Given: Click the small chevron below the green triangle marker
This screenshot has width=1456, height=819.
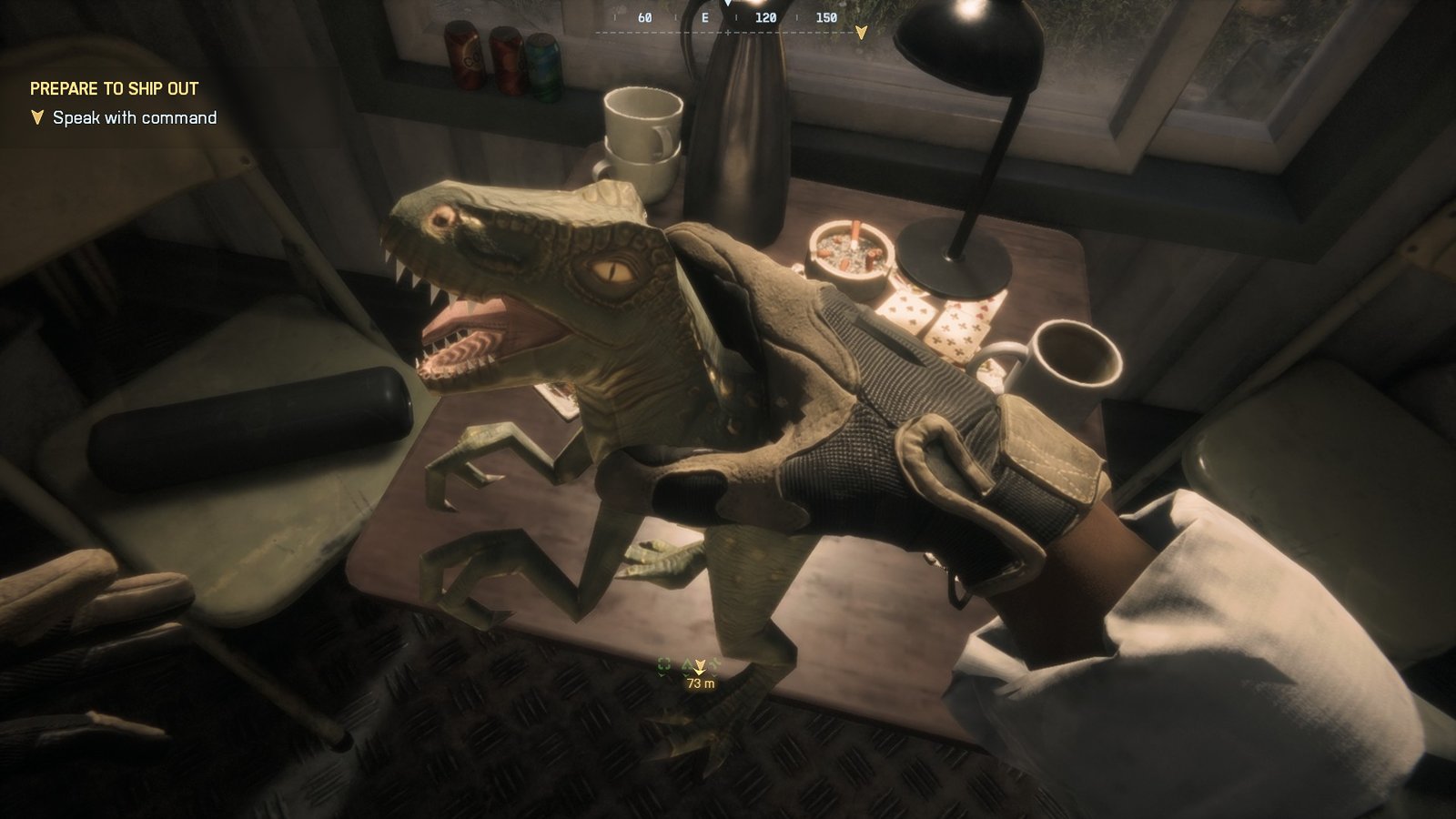Looking at the screenshot, I should click(685, 675).
